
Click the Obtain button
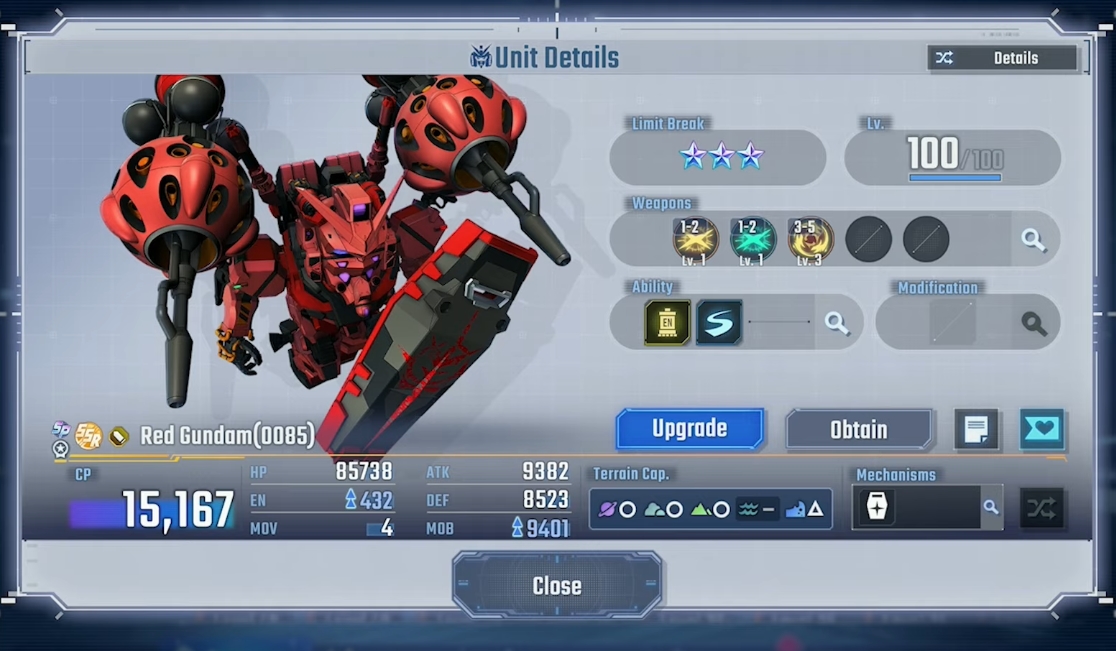859,430
